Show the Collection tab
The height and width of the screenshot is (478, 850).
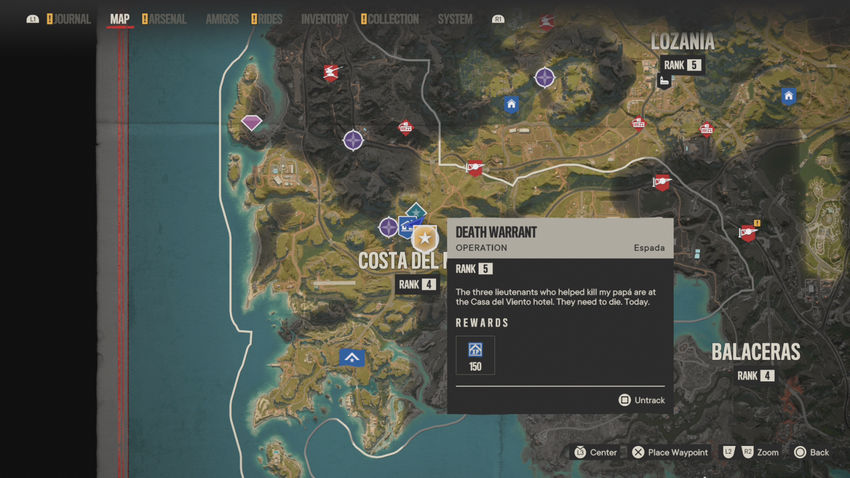click(x=393, y=19)
